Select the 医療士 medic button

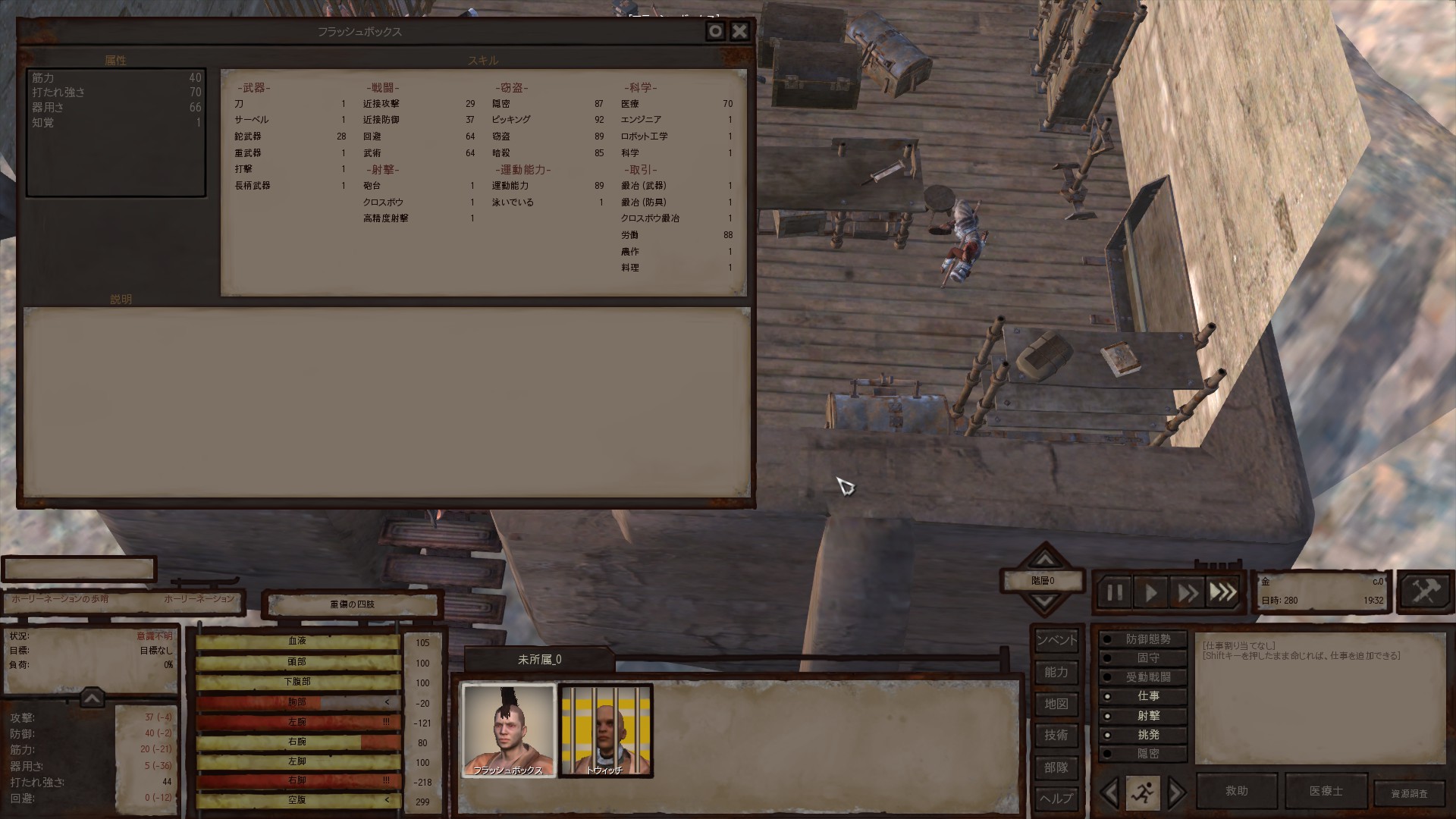[1326, 791]
